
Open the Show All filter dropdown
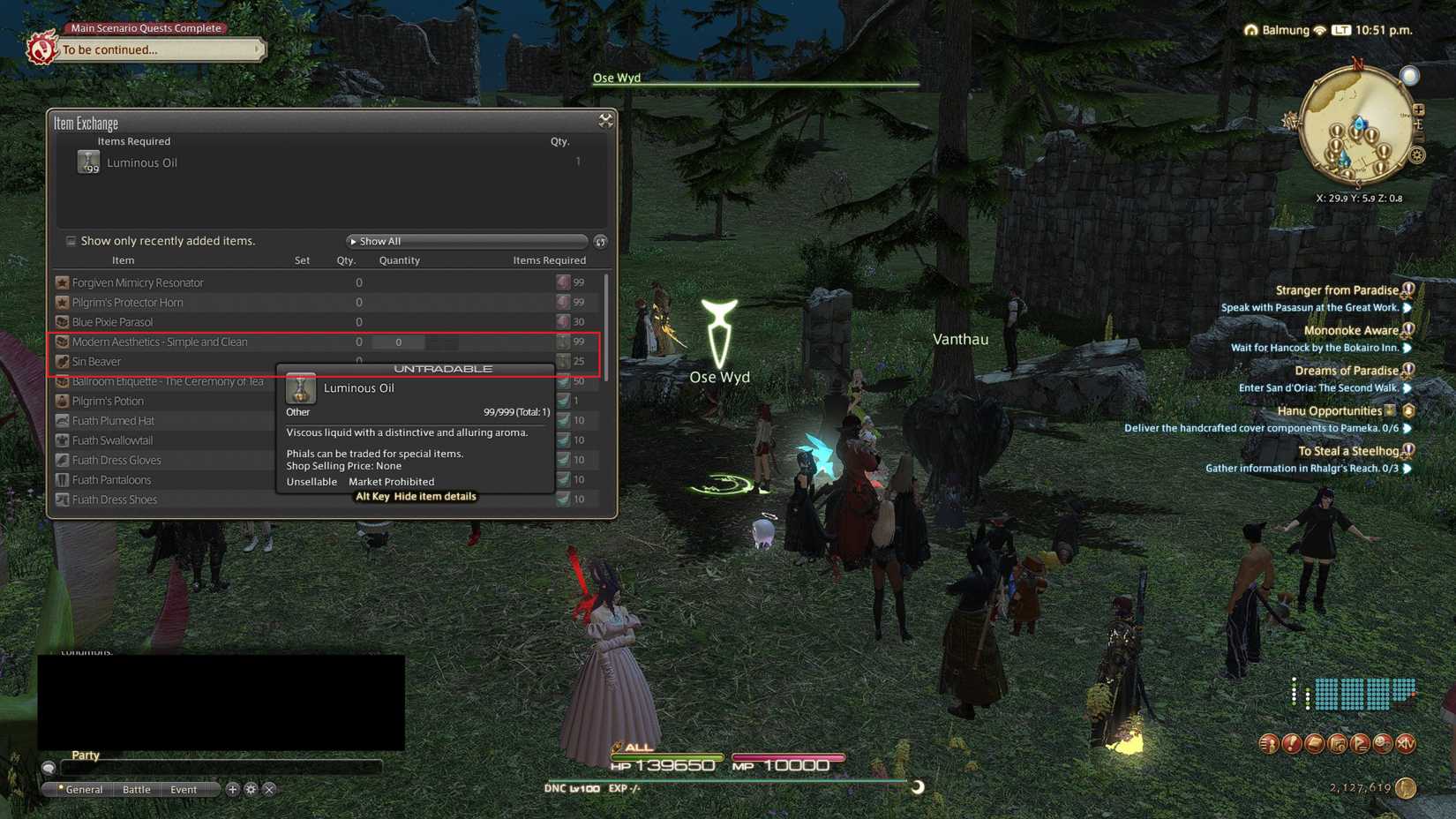pos(465,241)
